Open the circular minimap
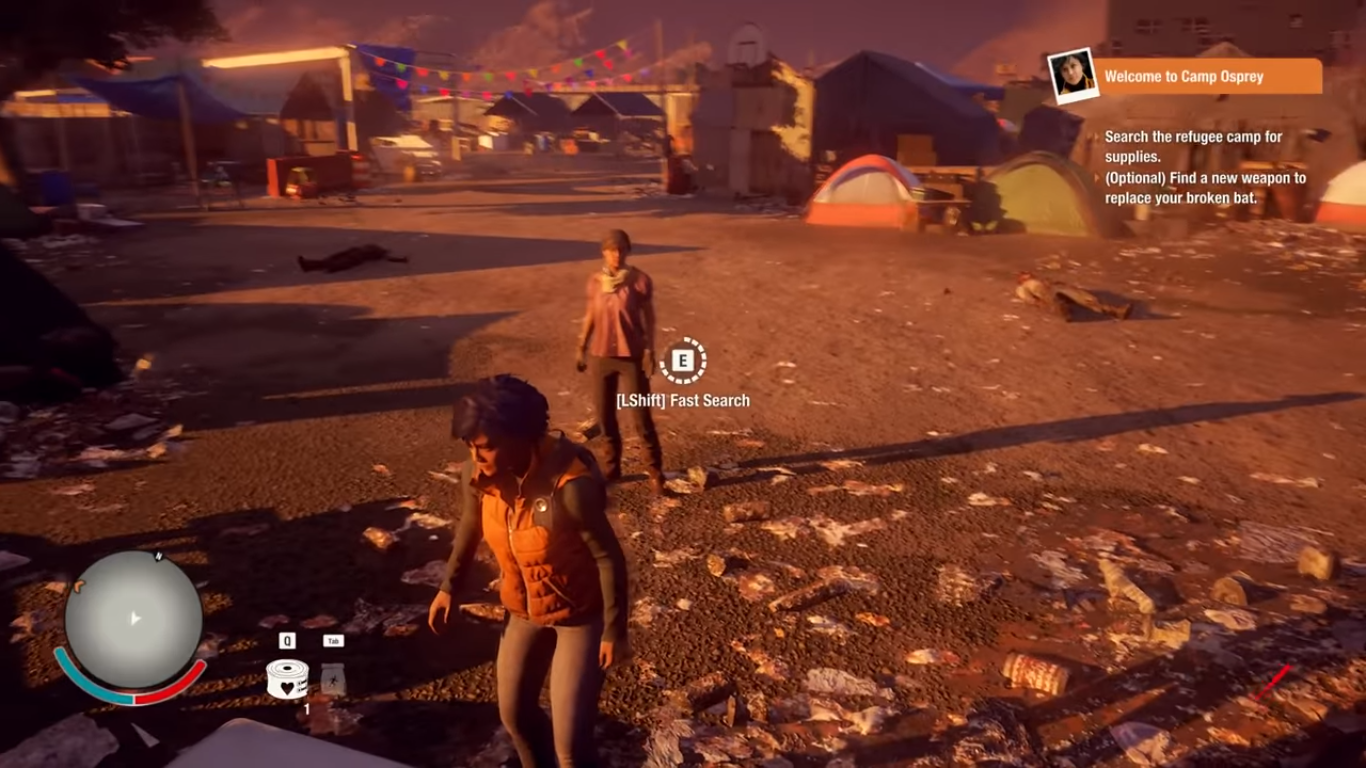The width and height of the screenshot is (1366, 768). tap(133, 619)
